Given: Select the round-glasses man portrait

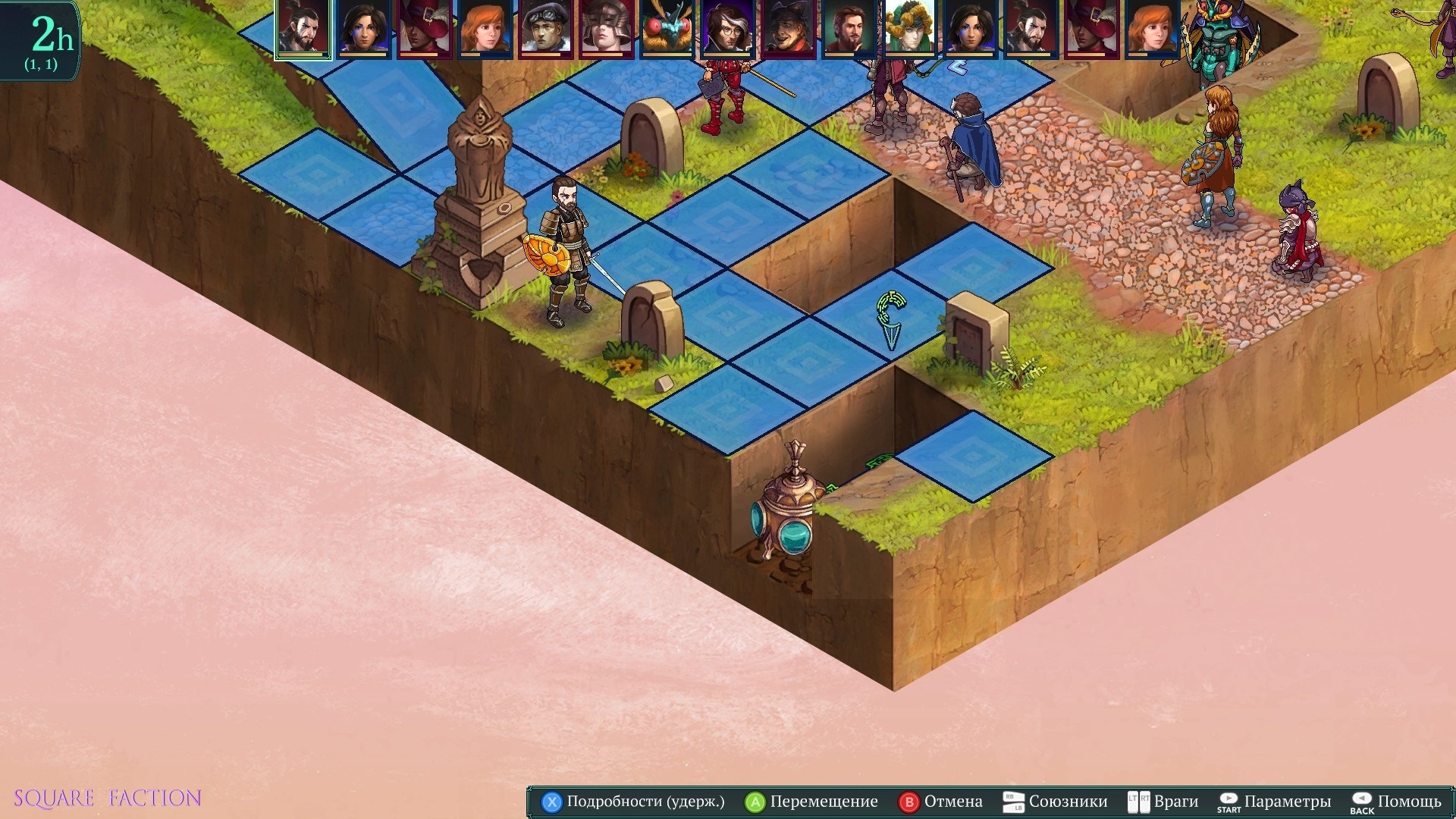Looking at the screenshot, I should click(x=728, y=28).
